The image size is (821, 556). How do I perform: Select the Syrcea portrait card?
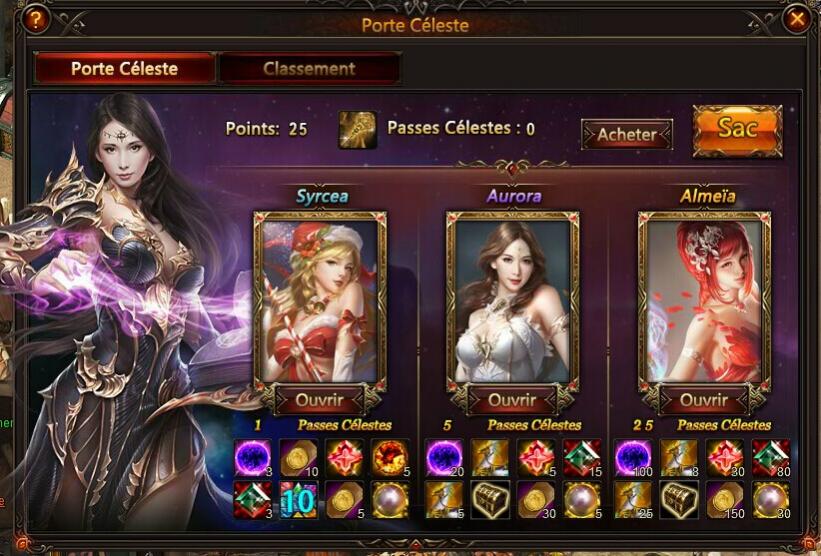point(320,300)
